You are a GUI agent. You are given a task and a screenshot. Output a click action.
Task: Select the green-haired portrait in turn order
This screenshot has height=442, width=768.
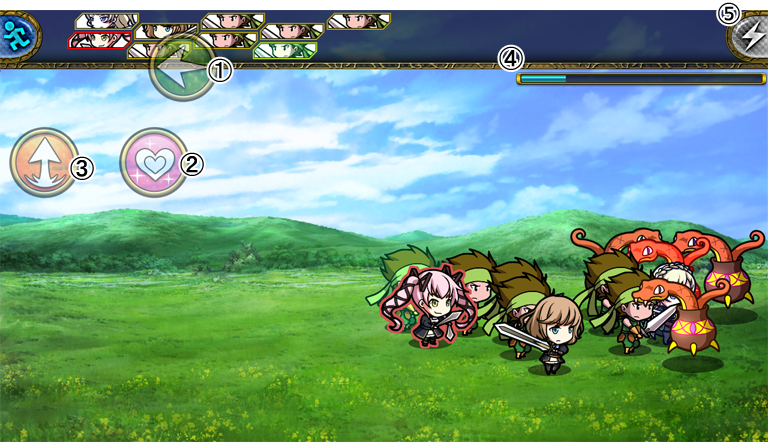coord(285,50)
